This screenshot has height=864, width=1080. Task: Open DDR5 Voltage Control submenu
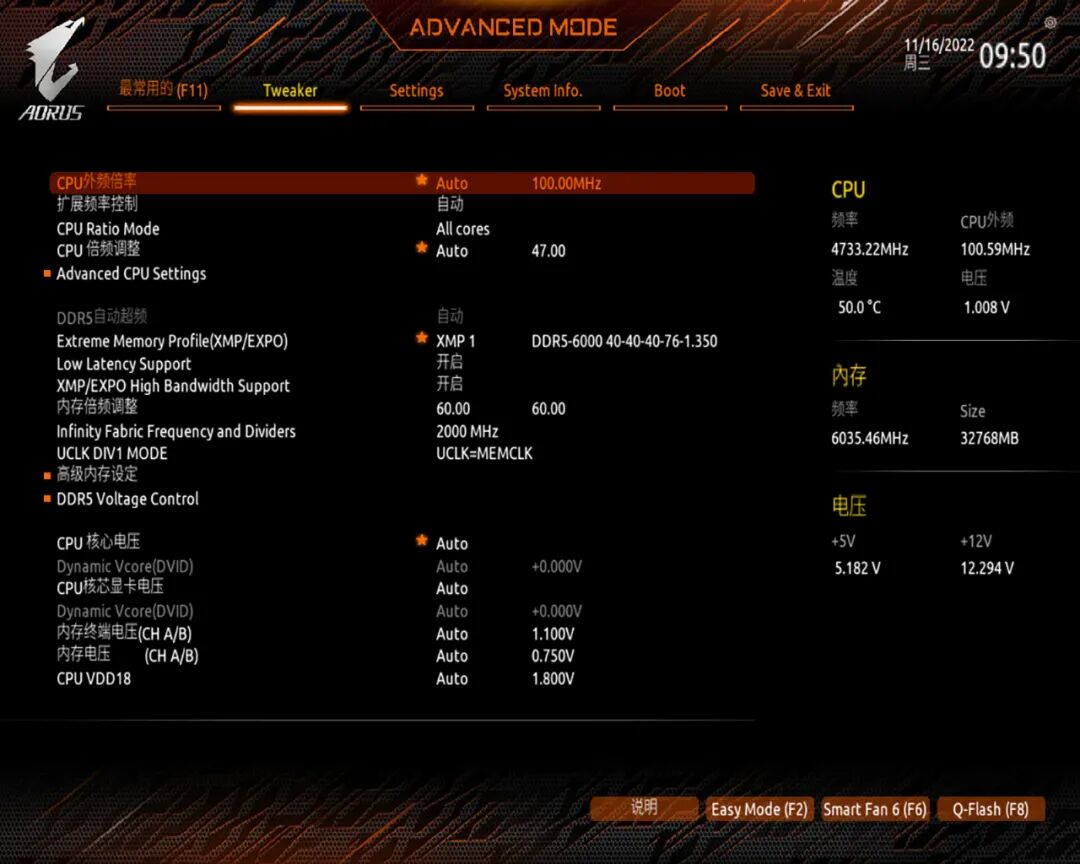(x=127, y=499)
